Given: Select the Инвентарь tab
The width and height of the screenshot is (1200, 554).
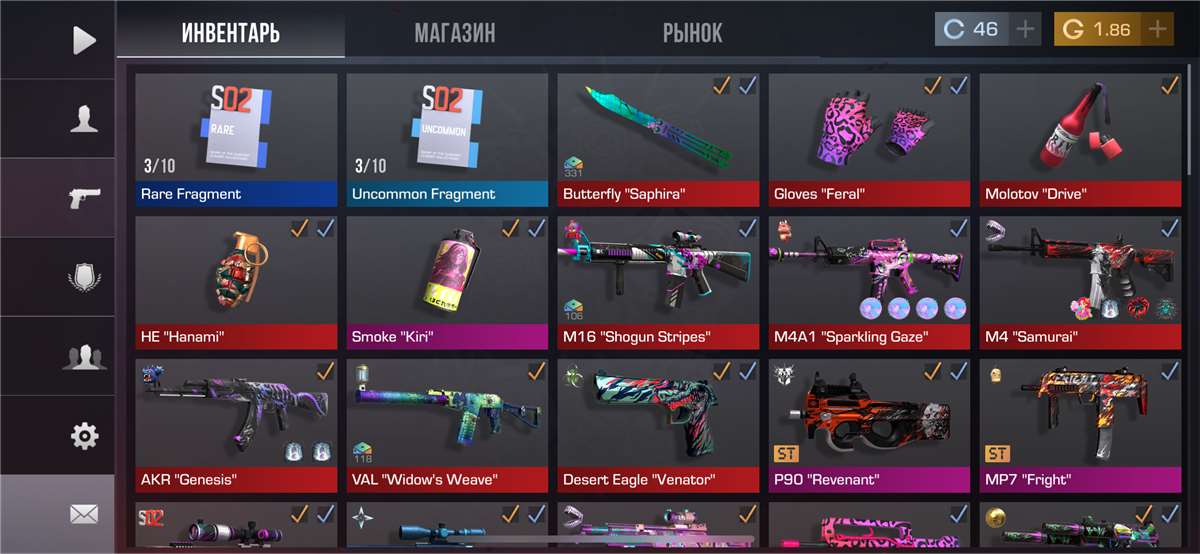Looking at the screenshot, I should tap(231, 33).
